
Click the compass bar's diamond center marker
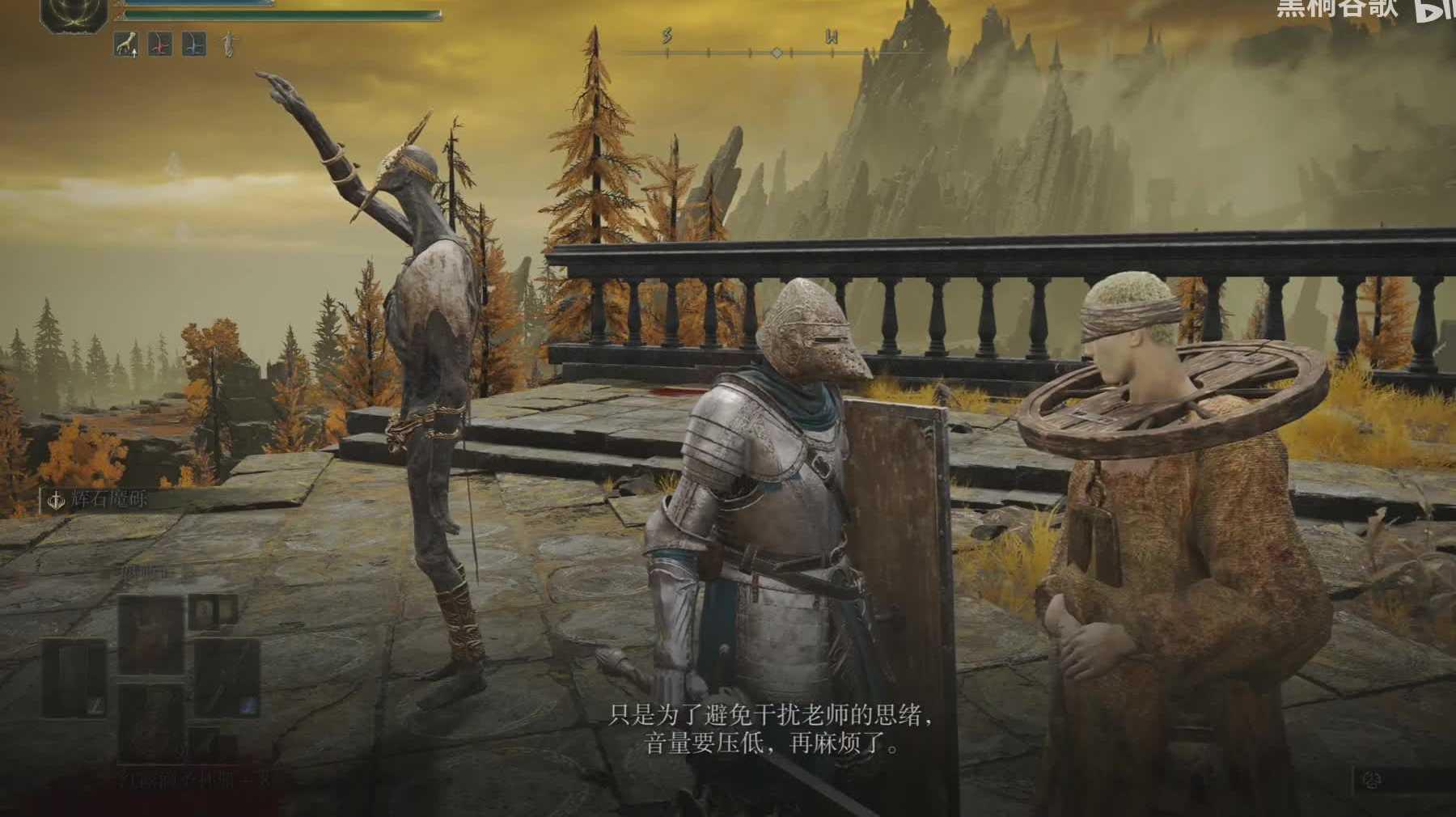click(777, 53)
